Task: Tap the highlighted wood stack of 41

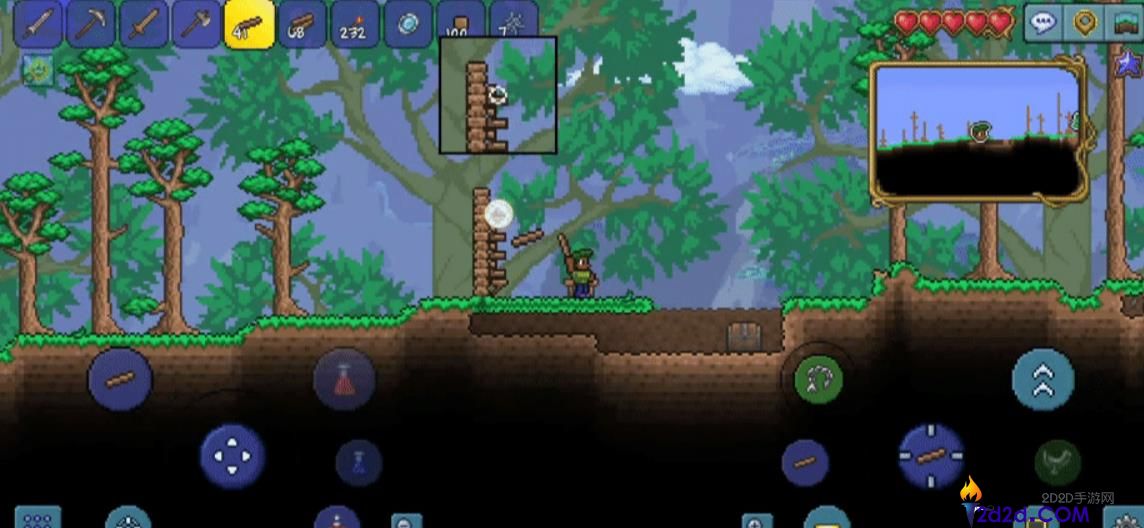Action: pos(249,24)
